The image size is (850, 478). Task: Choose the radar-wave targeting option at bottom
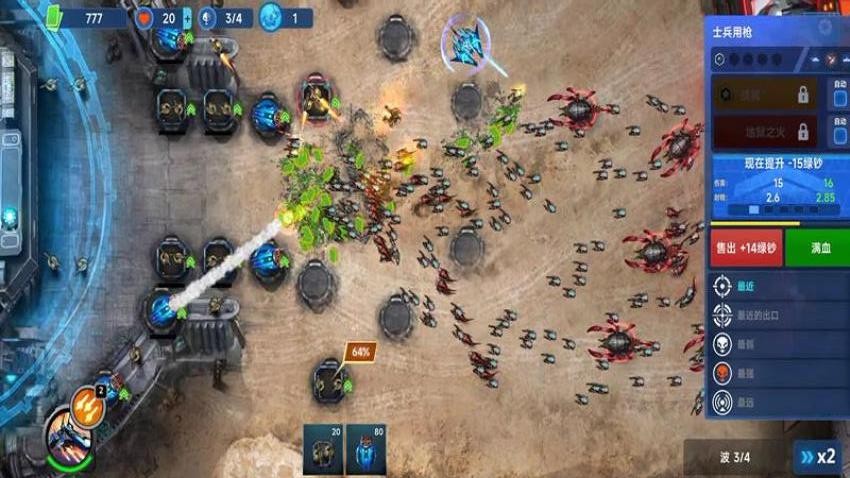point(777,402)
